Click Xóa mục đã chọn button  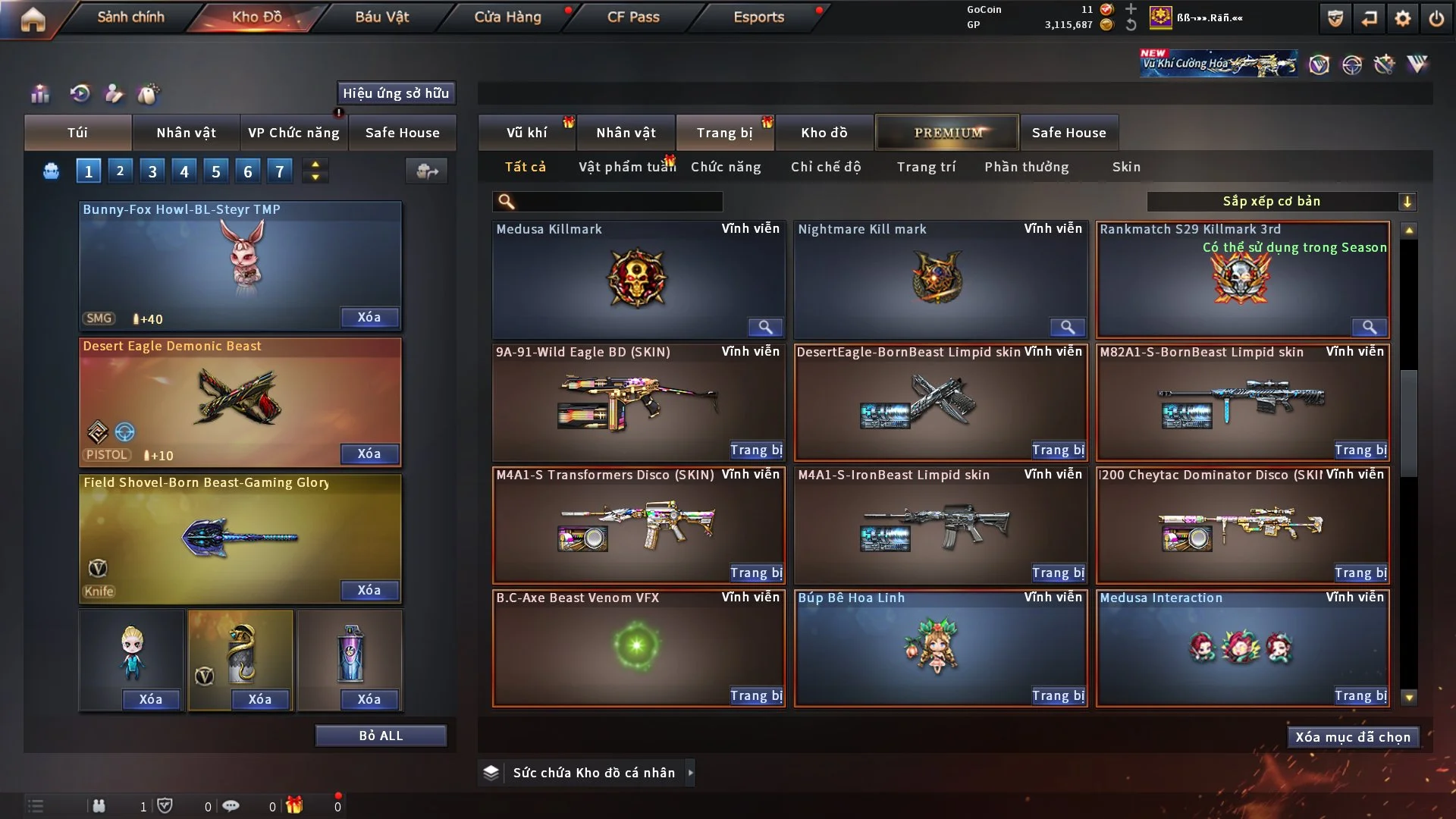[x=1353, y=738]
